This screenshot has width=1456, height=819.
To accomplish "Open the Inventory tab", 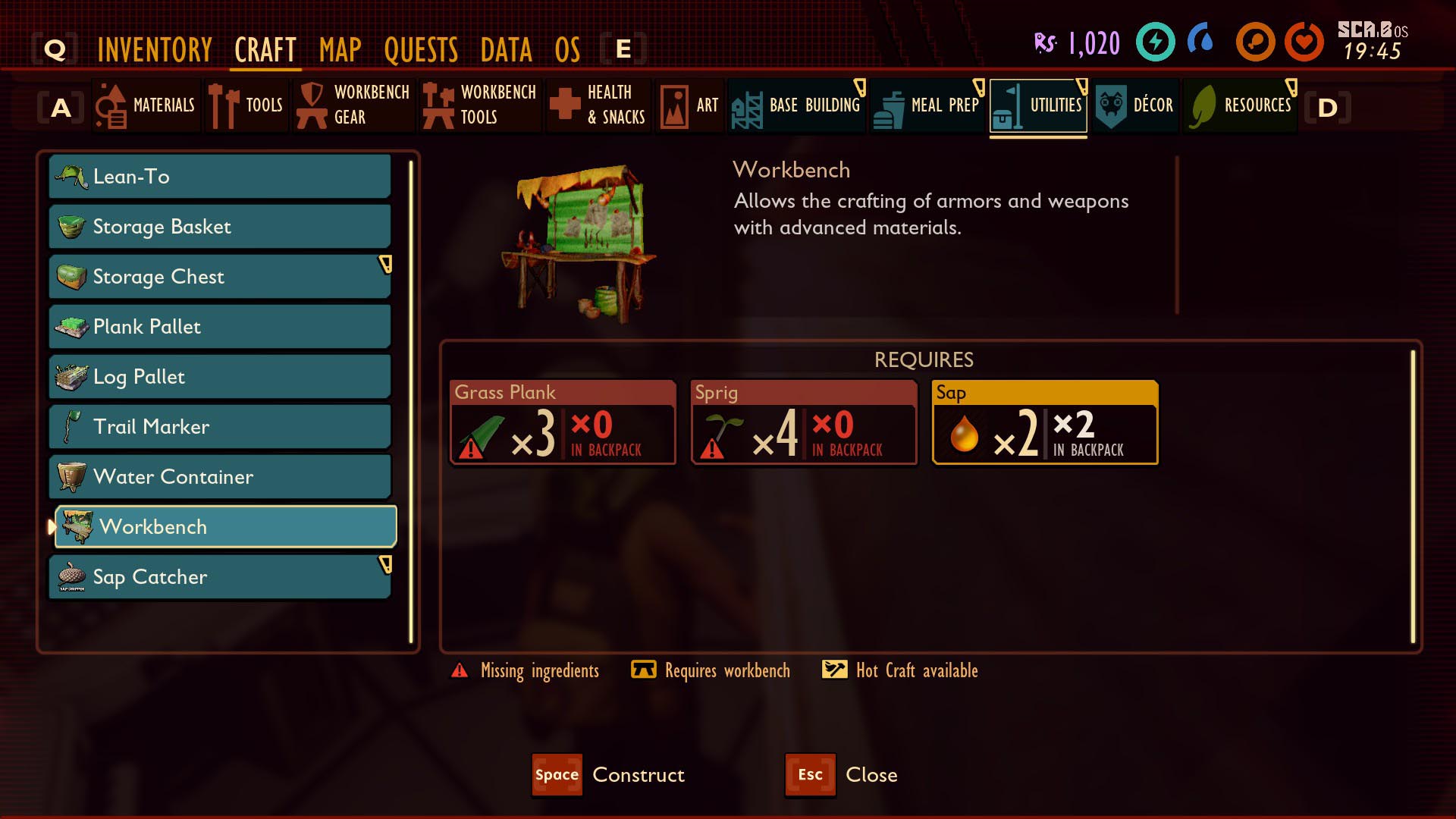I will pyautogui.click(x=155, y=50).
